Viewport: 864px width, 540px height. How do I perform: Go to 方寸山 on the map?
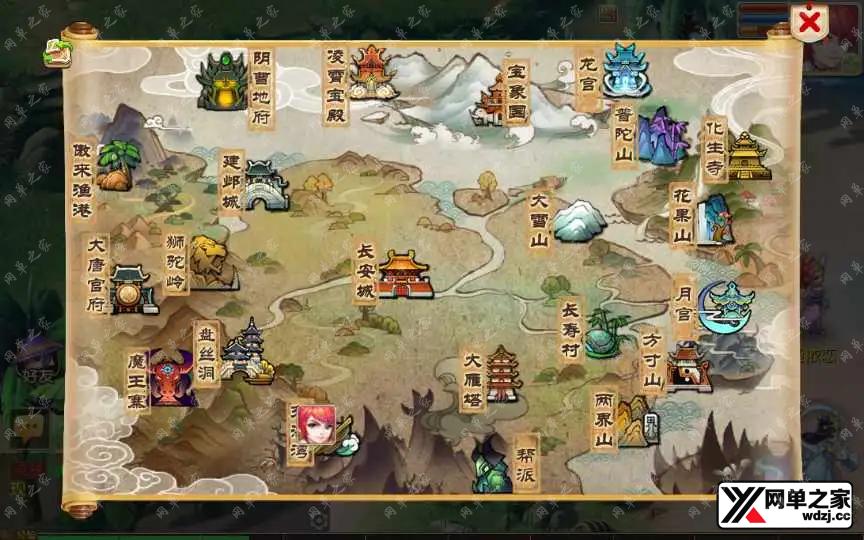688,366
